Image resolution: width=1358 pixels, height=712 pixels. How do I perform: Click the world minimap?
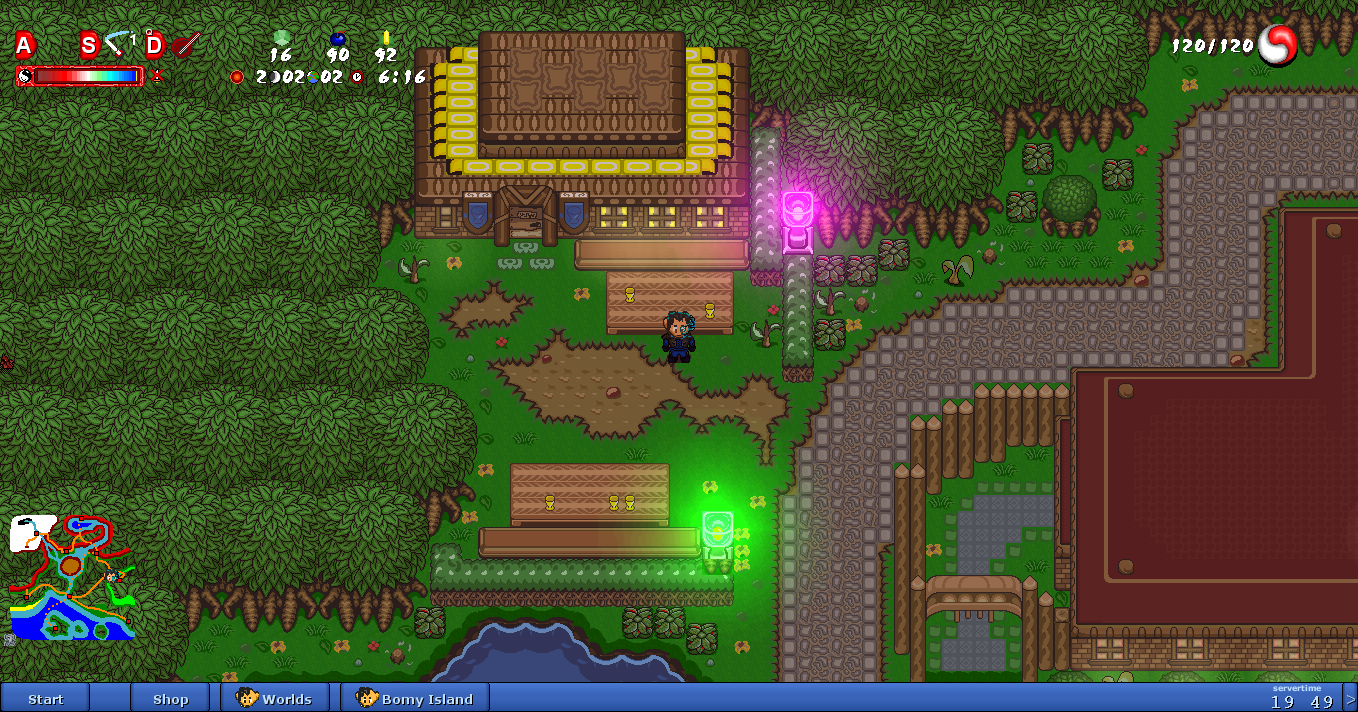(x=72, y=577)
